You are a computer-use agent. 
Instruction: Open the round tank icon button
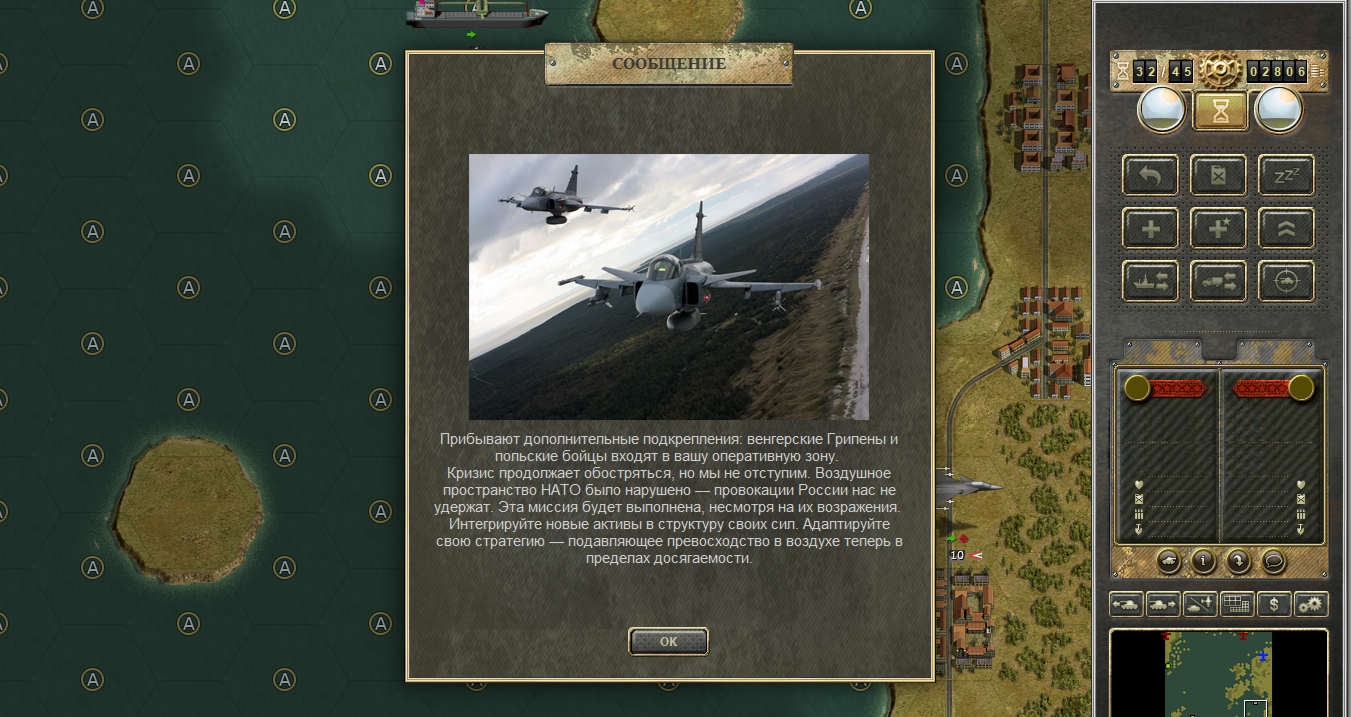point(1168,561)
